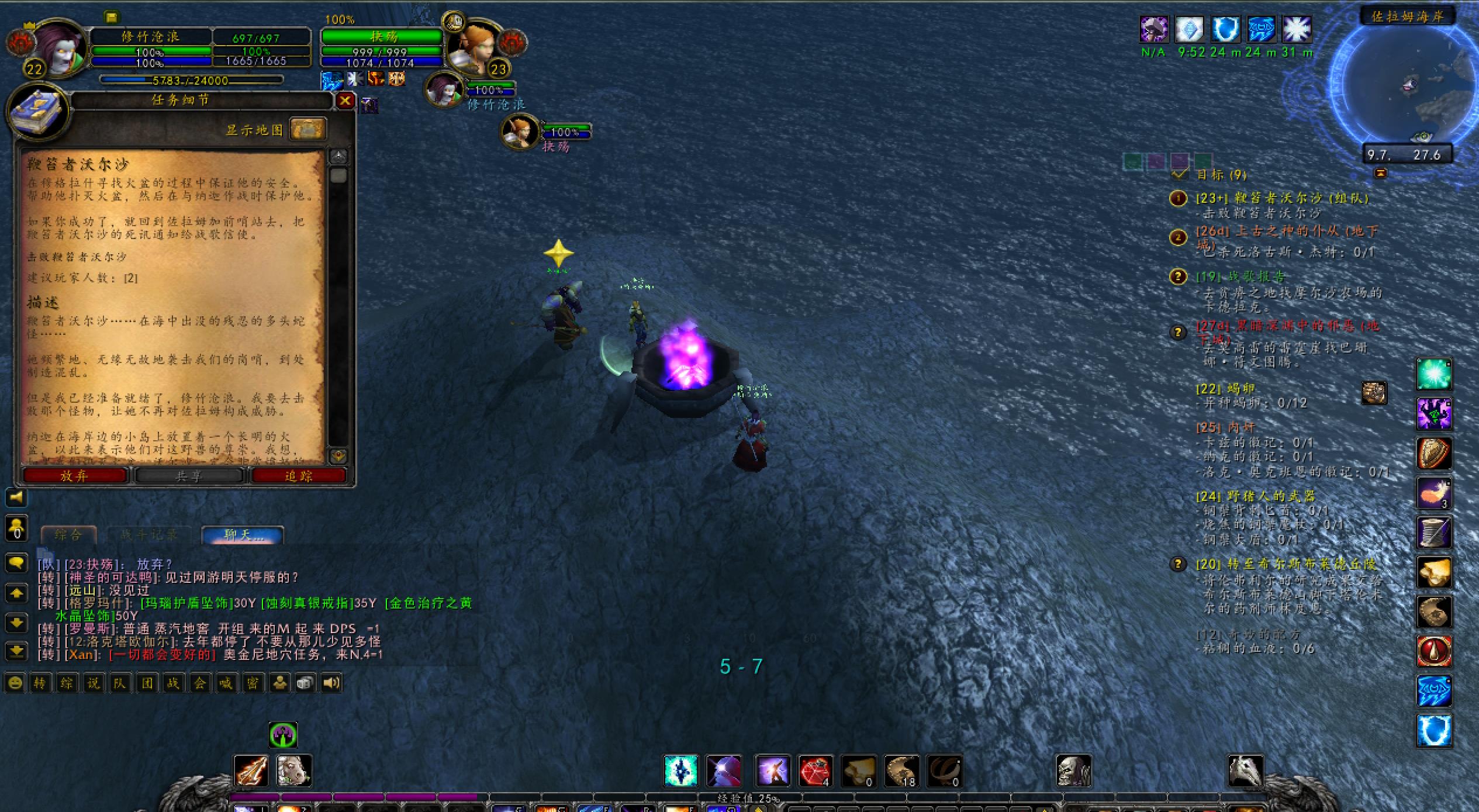Click the dice roll button in chat bar
1479x812 pixels.
(305, 683)
